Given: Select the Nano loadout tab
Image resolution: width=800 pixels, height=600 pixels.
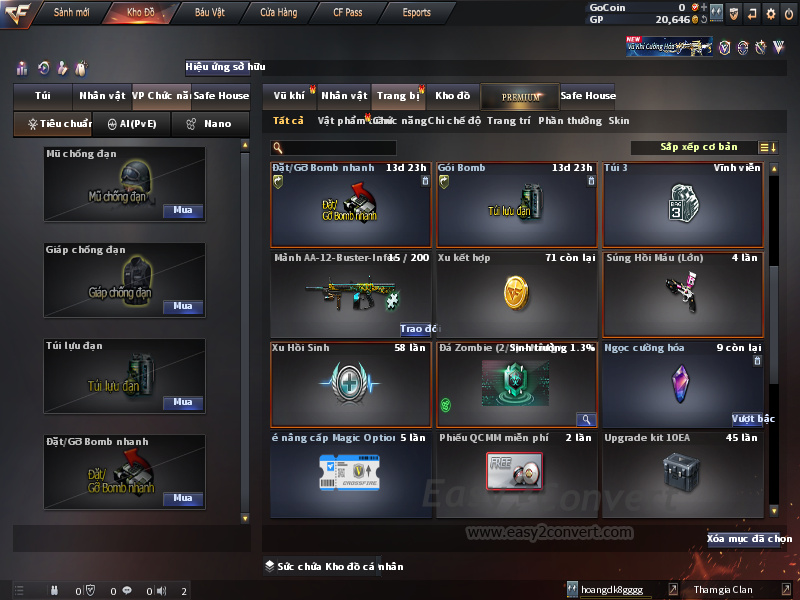Looking at the screenshot, I should pyautogui.click(x=210, y=124).
